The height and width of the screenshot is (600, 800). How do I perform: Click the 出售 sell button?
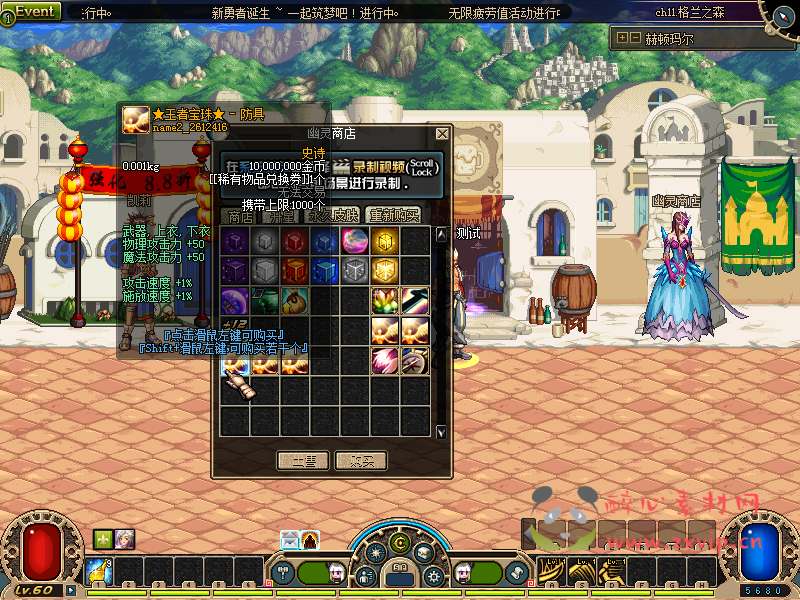tap(303, 461)
